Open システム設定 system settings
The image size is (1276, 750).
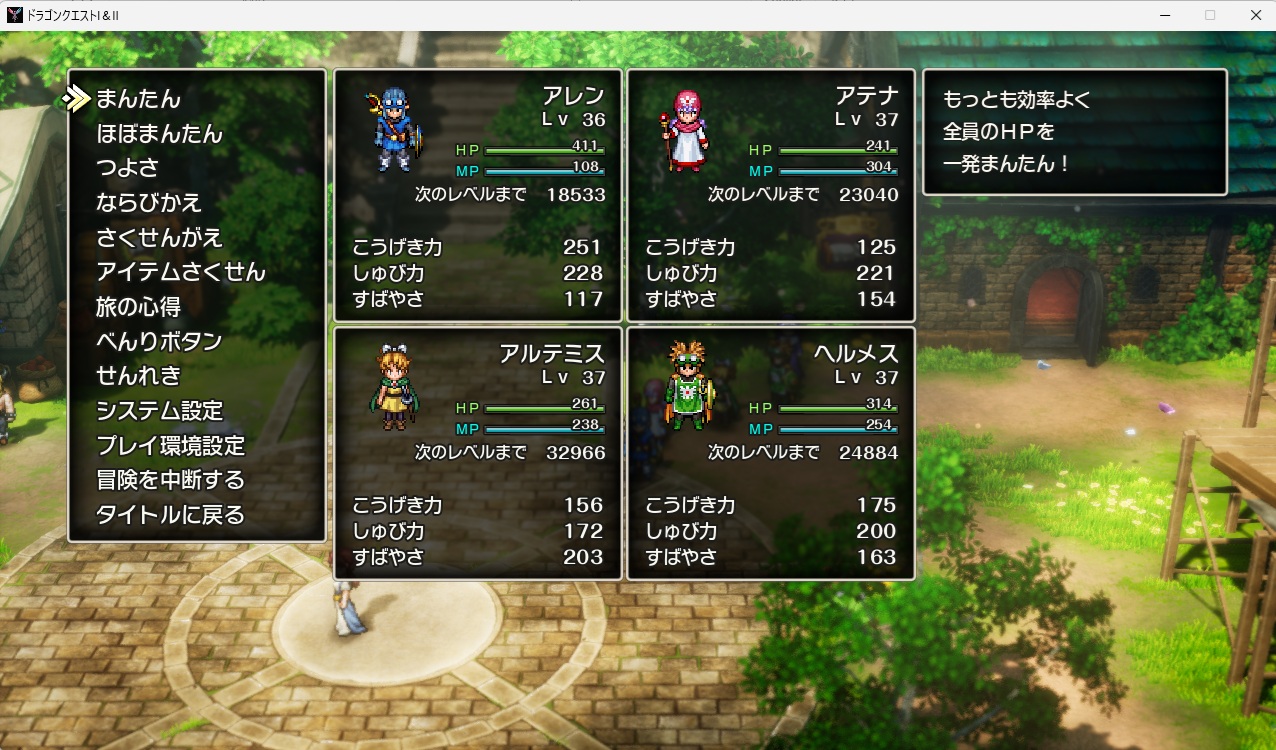(159, 411)
